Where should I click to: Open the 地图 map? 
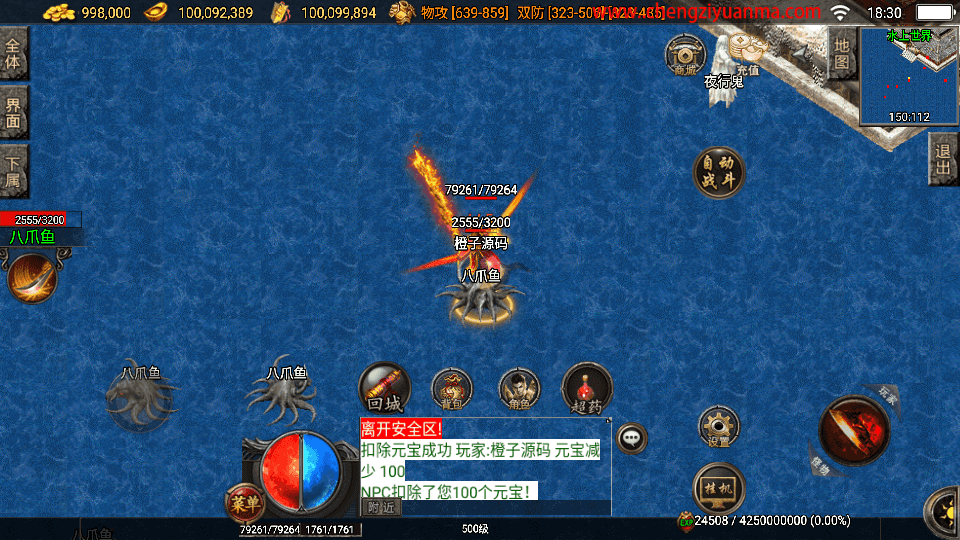(841, 53)
